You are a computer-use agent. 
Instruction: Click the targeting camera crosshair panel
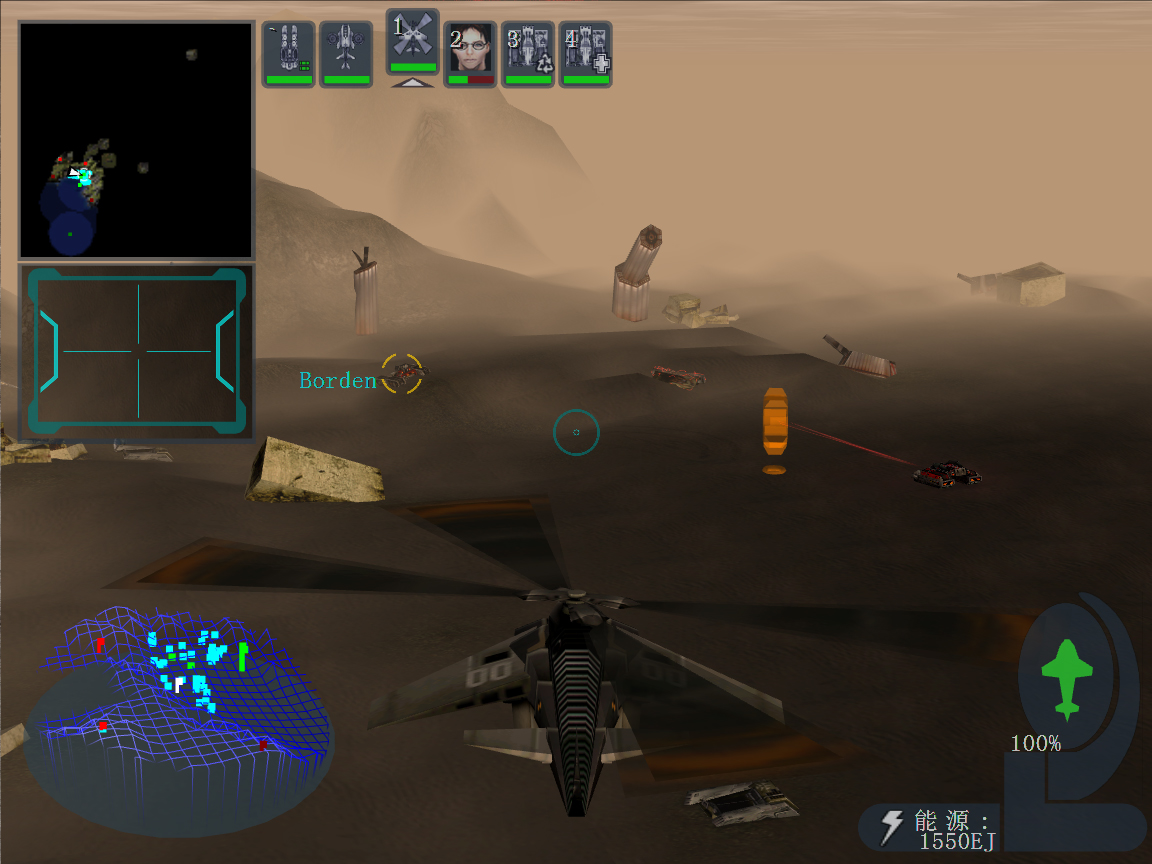coord(137,351)
